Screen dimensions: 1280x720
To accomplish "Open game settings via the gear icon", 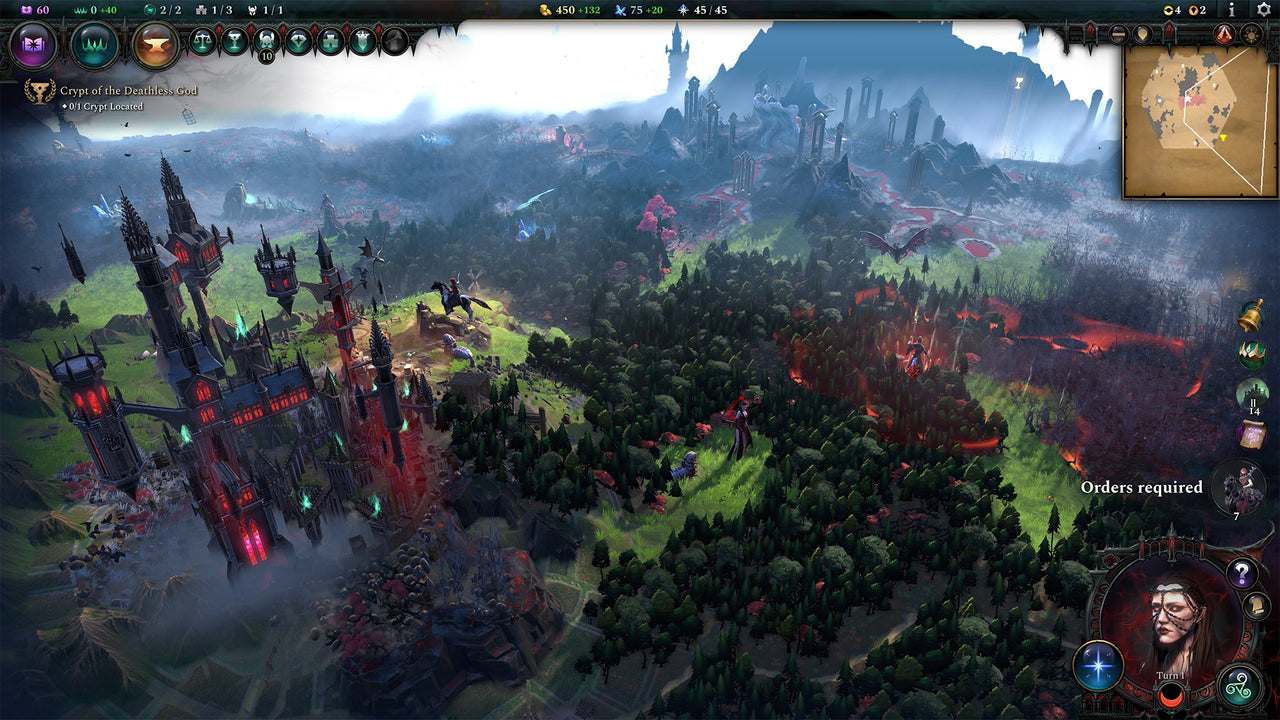I will point(1264,11).
